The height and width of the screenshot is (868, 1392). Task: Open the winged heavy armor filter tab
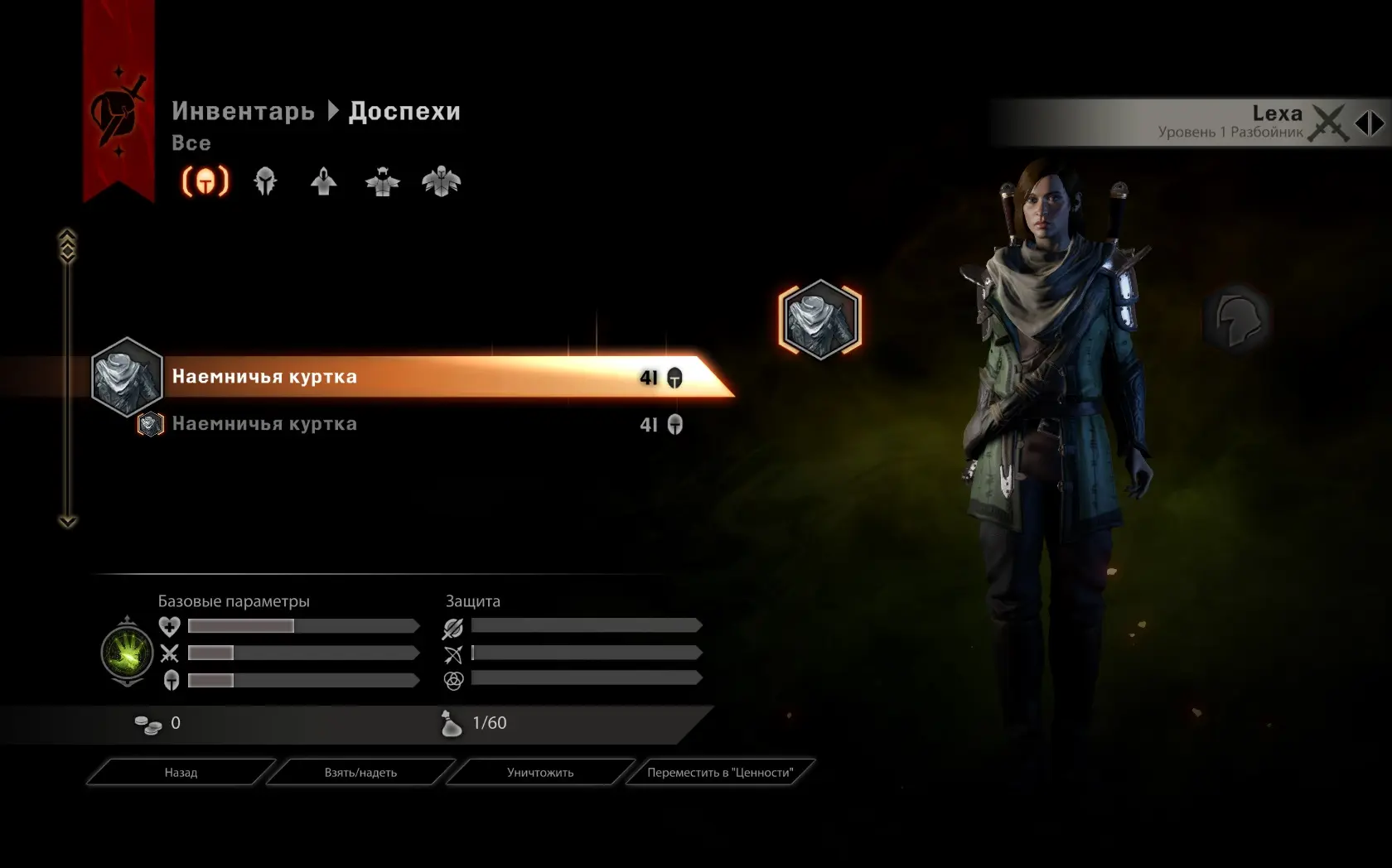tap(441, 181)
